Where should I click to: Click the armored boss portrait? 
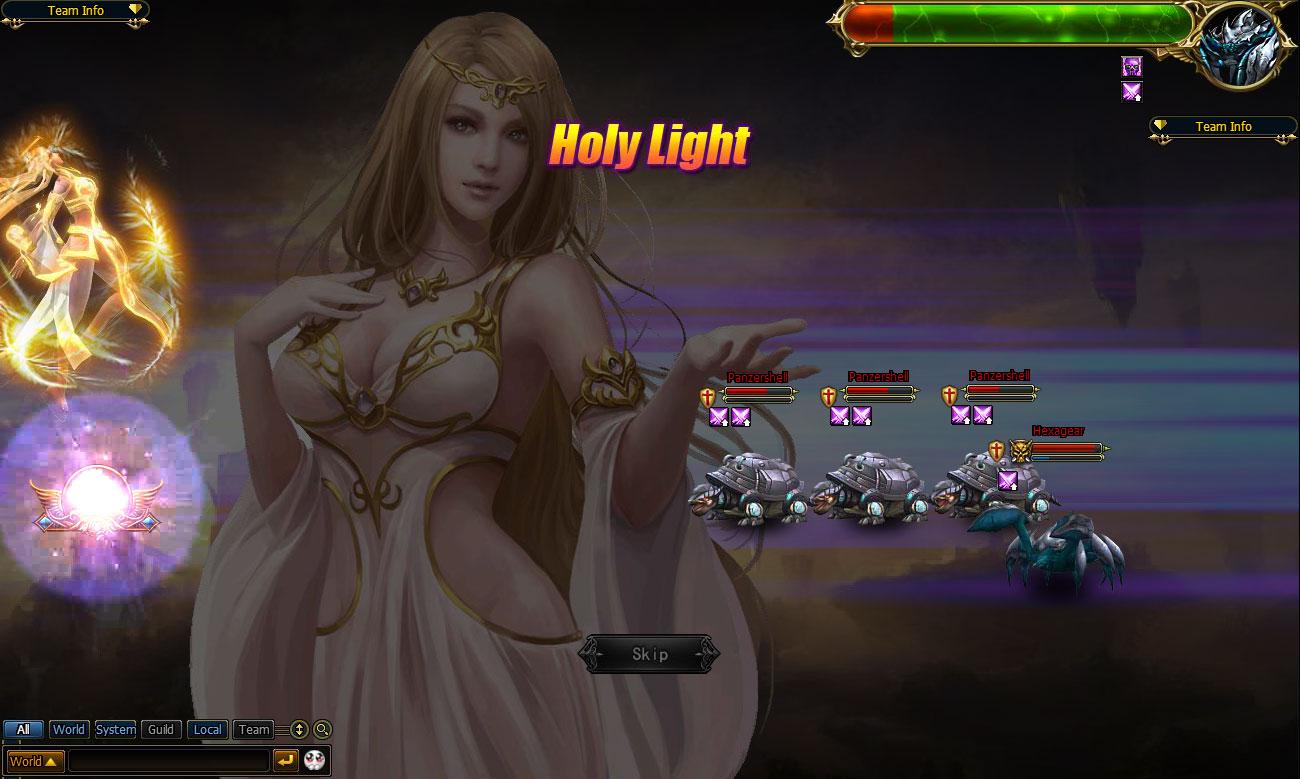coord(1241,47)
